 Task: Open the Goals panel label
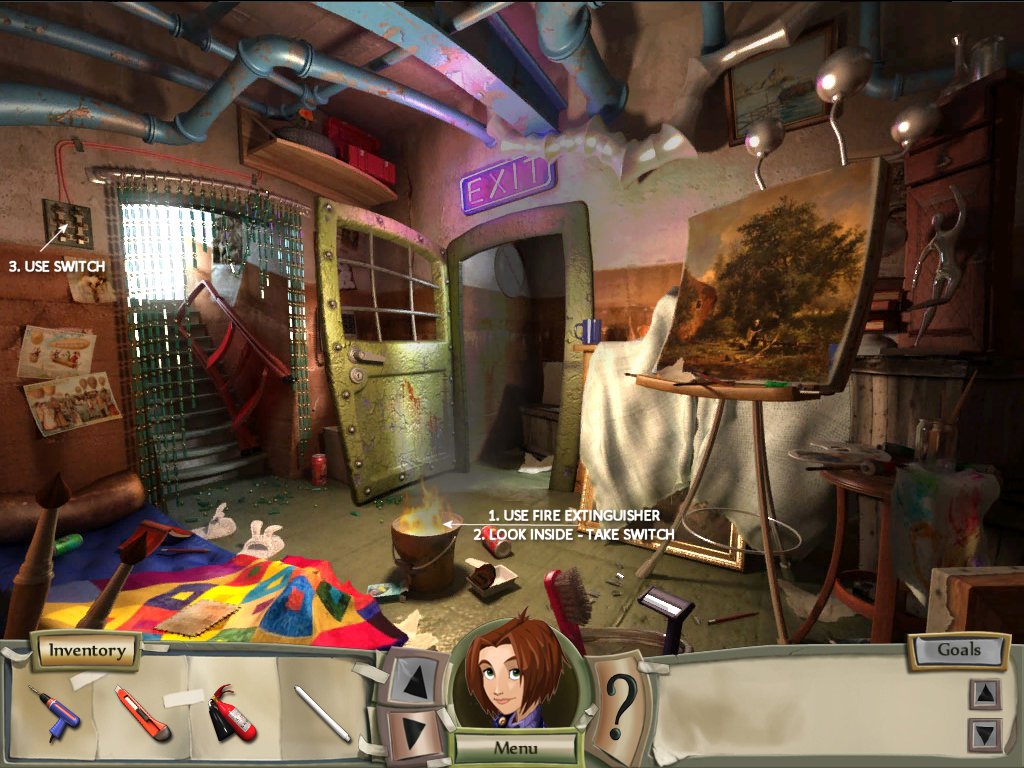point(958,650)
